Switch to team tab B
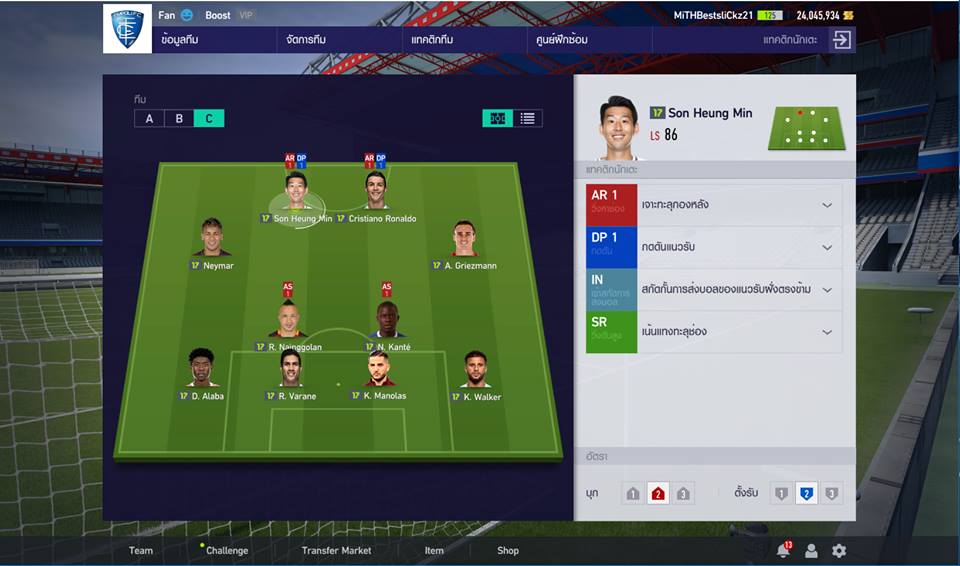 (179, 118)
